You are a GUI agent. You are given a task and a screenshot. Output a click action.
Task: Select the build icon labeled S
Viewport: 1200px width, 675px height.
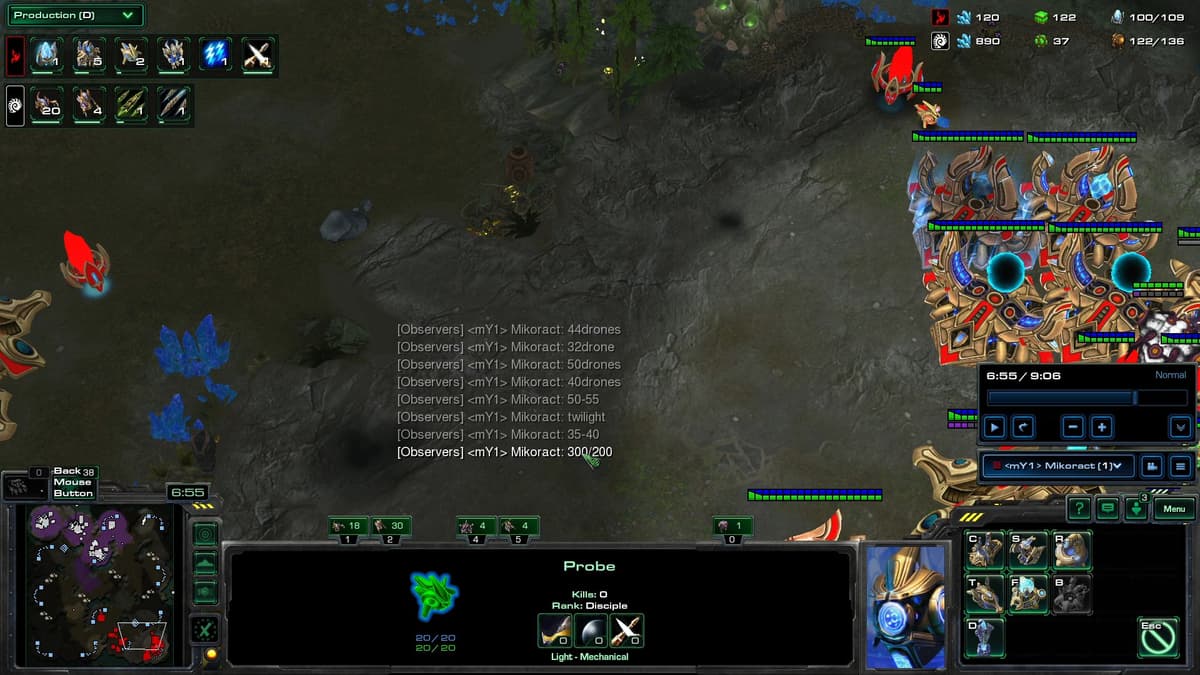coord(1028,550)
